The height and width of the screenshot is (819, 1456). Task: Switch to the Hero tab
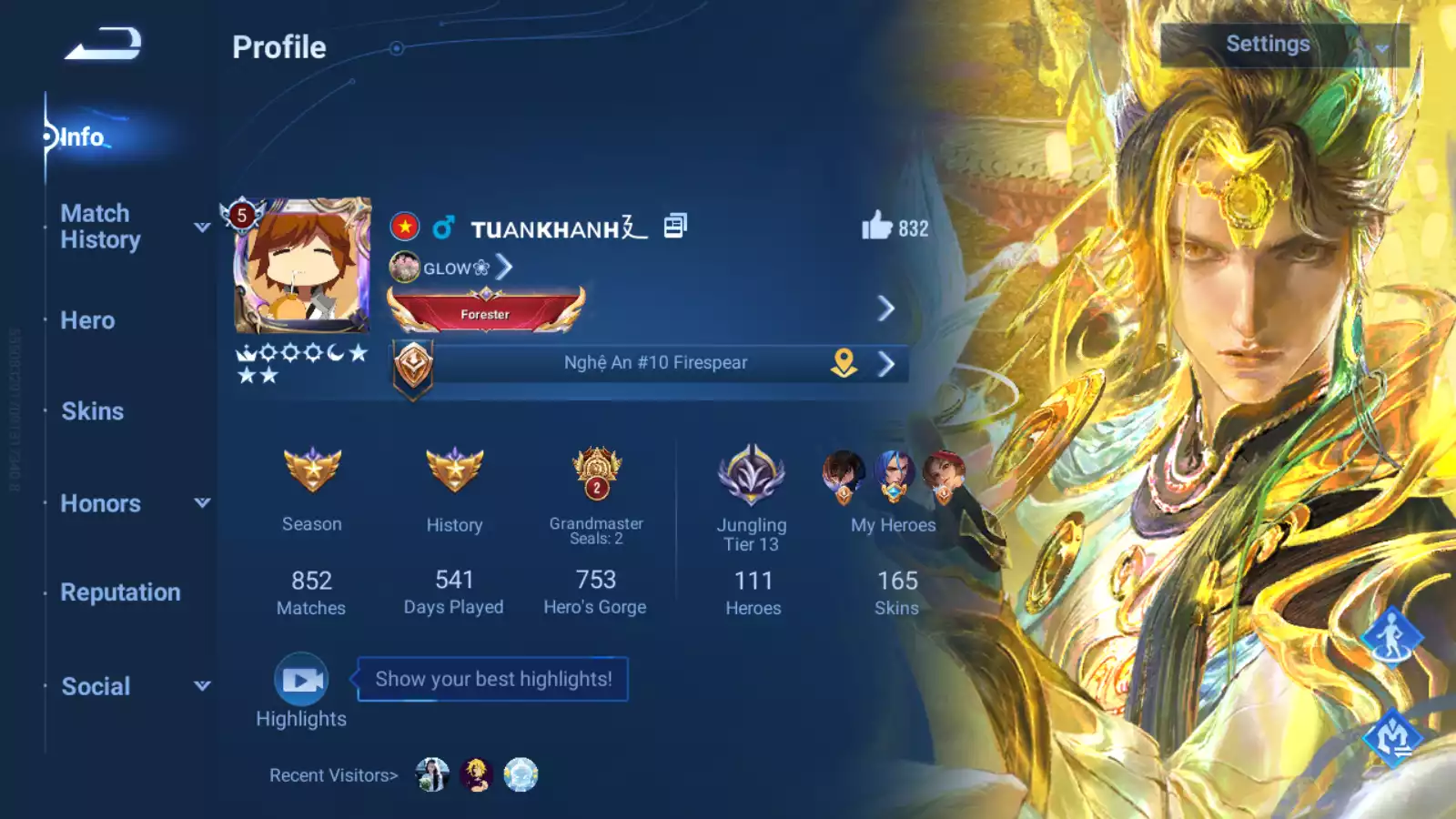coord(87,320)
